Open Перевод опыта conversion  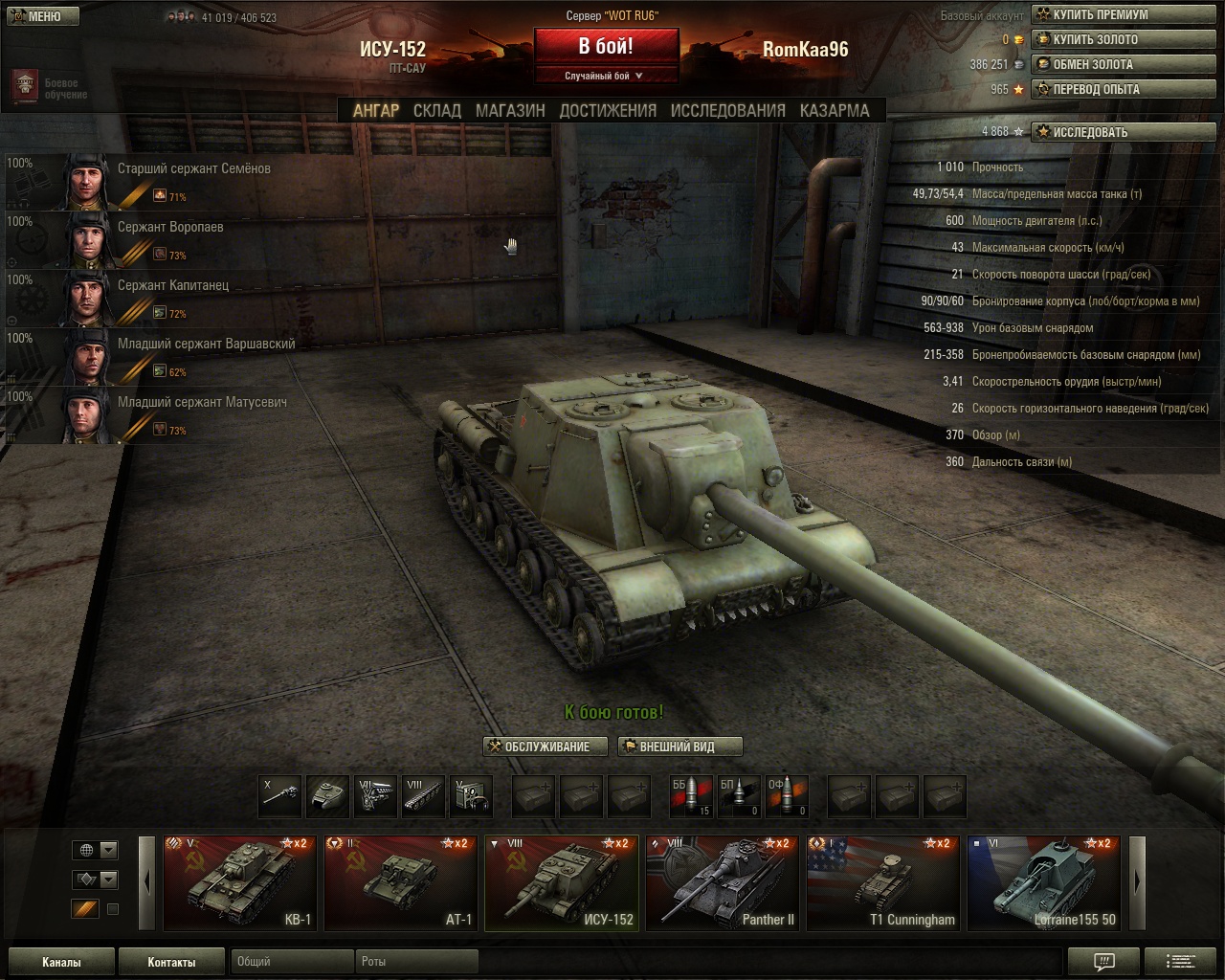pos(1124,89)
